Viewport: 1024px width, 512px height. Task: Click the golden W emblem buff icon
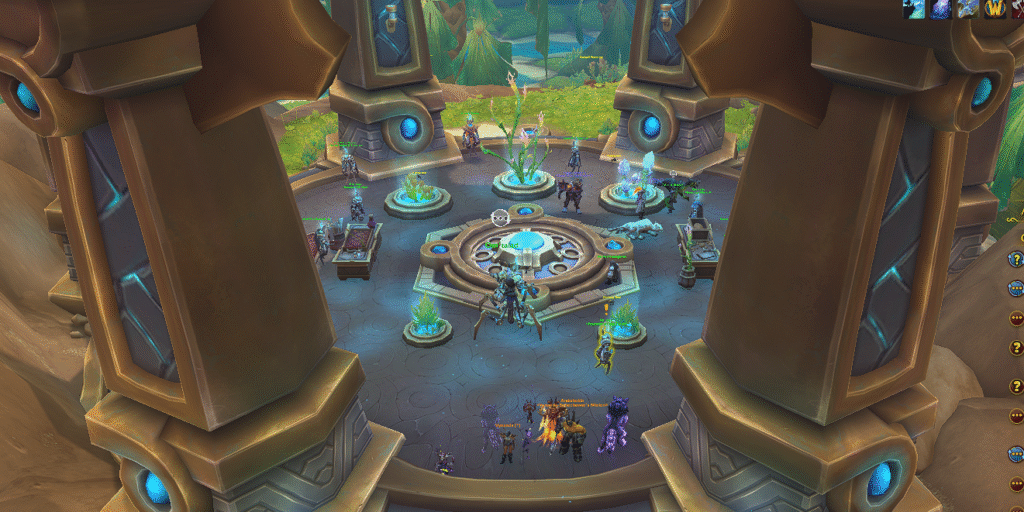(994, 9)
